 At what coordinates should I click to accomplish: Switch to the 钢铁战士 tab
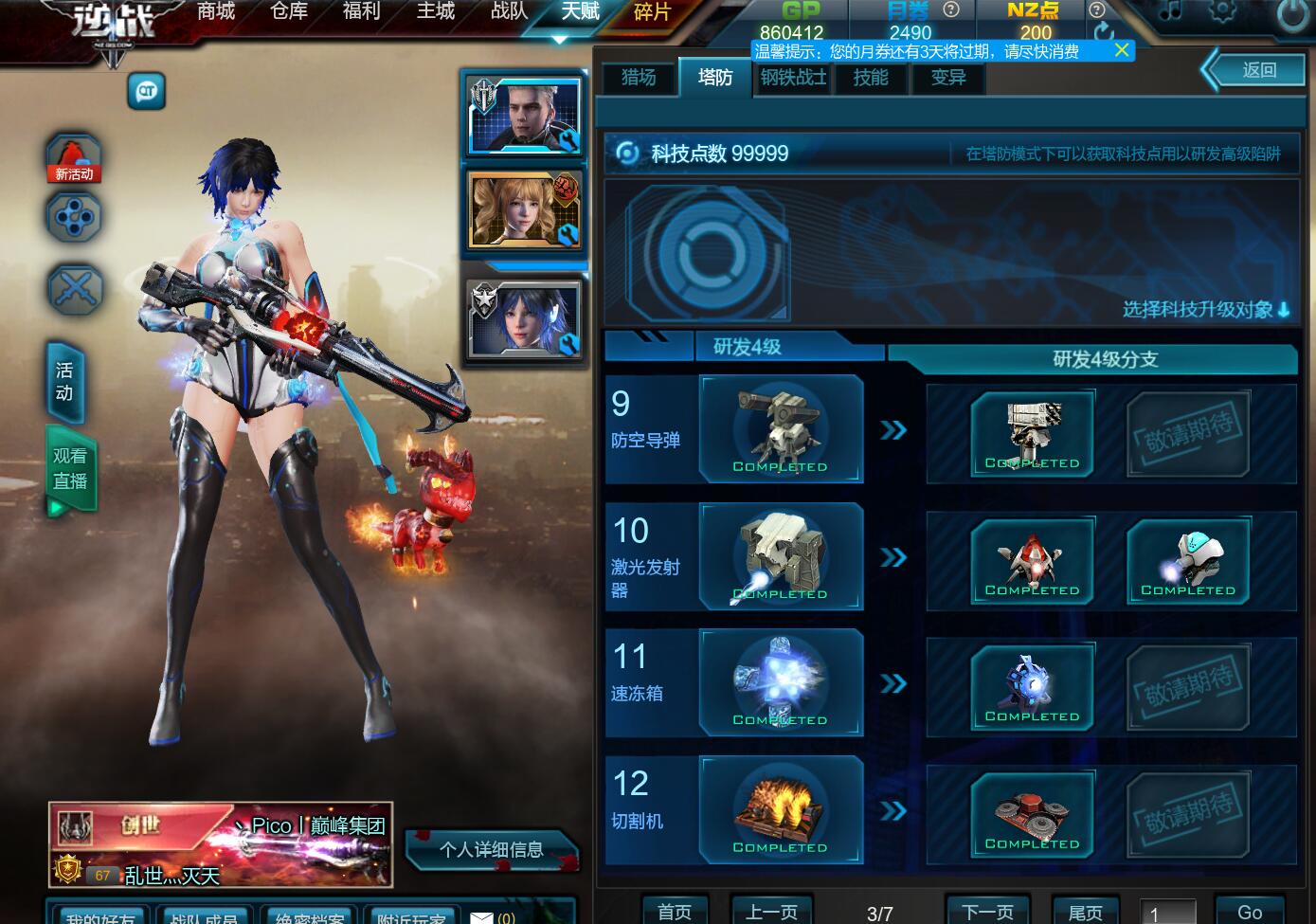tap(793, 78)
